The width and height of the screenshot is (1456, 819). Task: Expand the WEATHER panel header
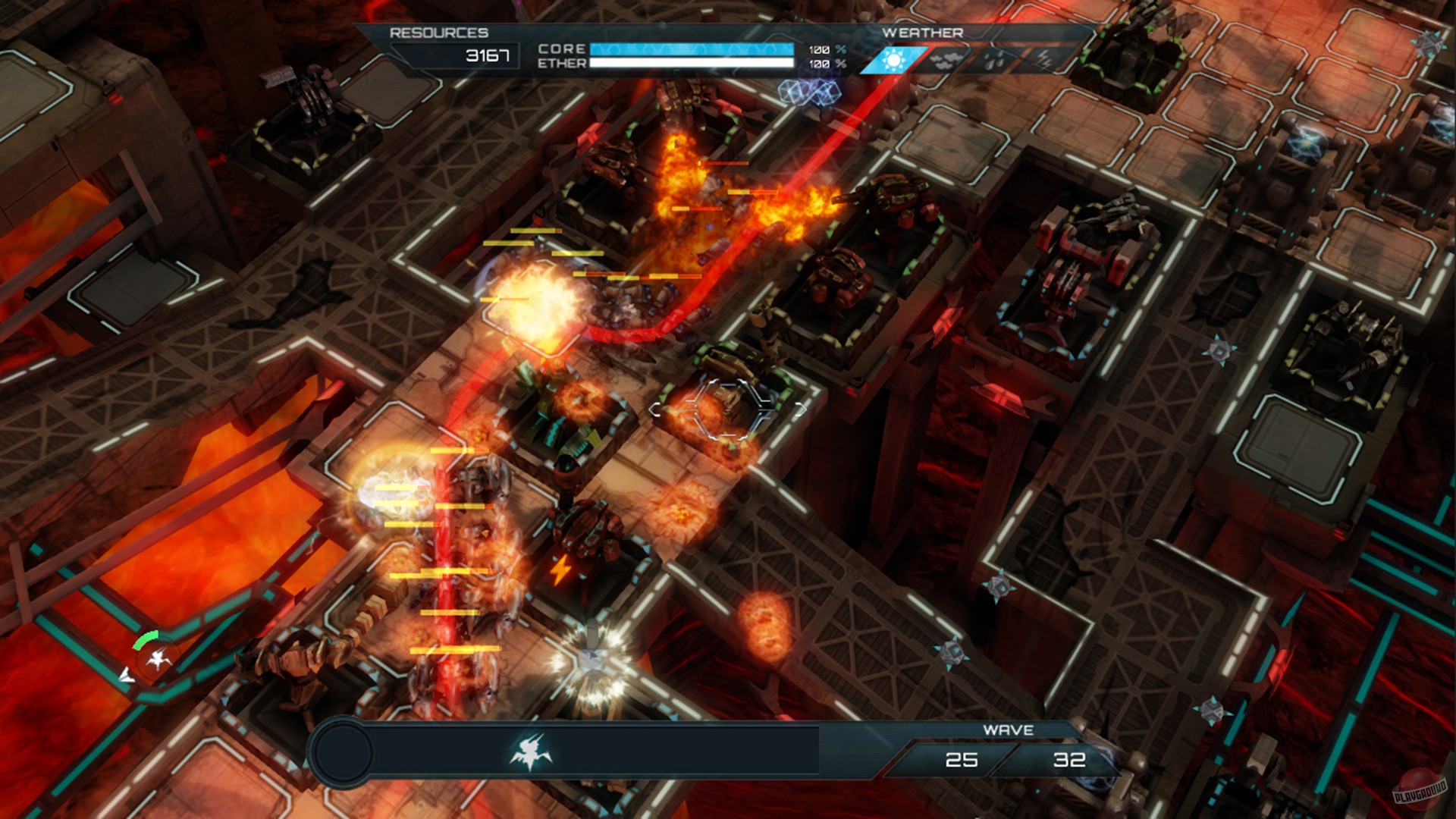click(922, 33)
